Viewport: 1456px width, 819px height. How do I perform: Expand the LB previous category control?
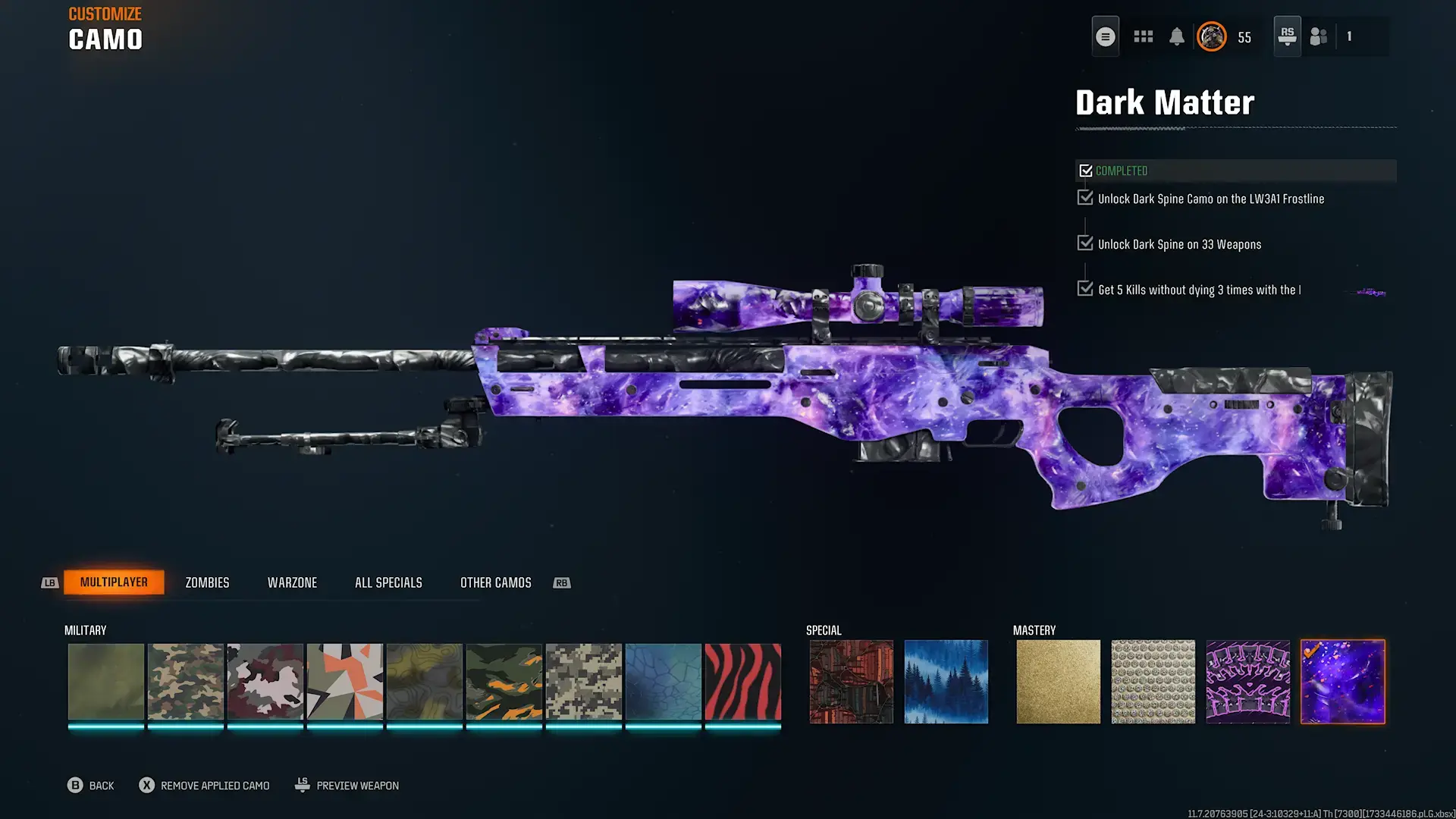point(49,582)
